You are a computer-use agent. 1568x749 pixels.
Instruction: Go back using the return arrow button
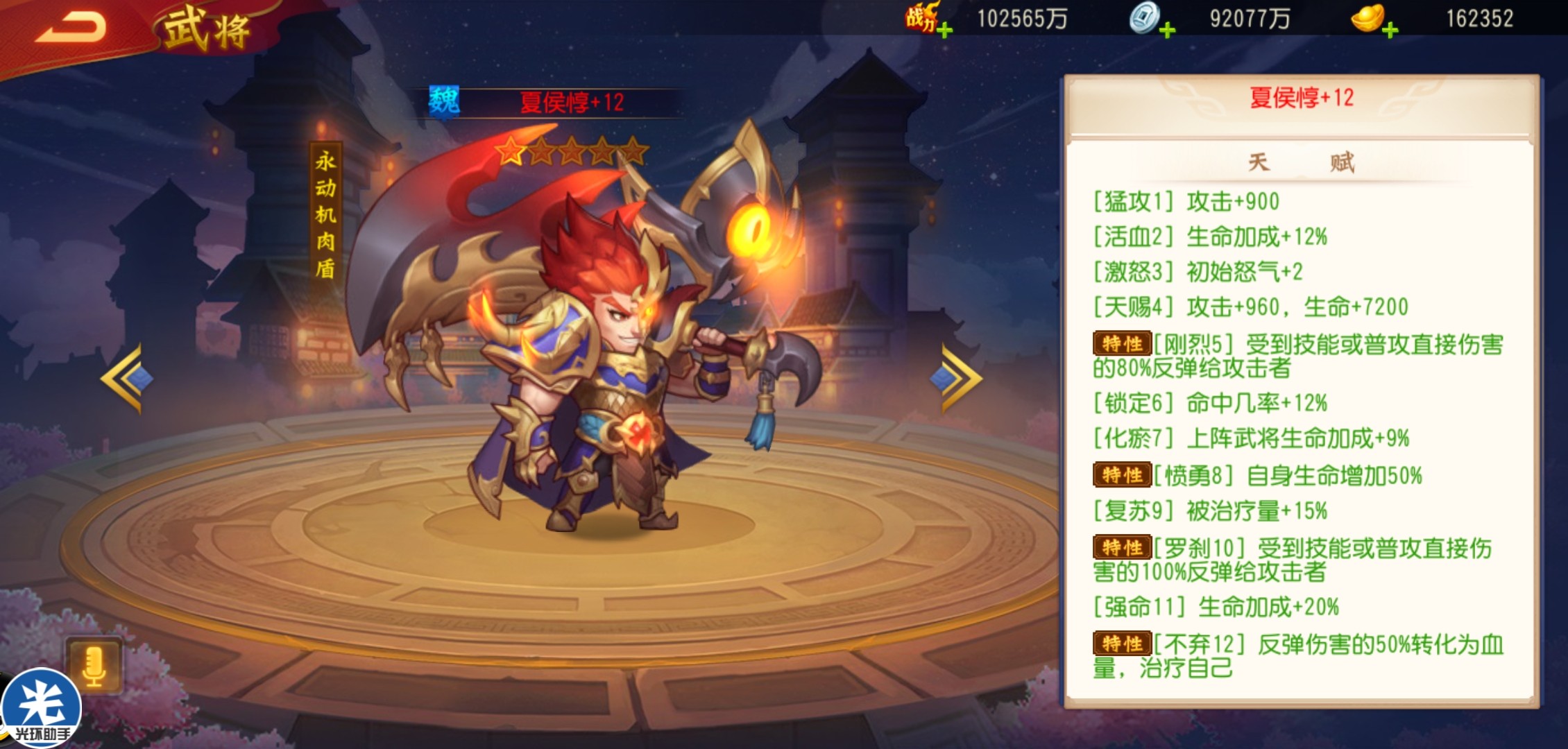71,28
